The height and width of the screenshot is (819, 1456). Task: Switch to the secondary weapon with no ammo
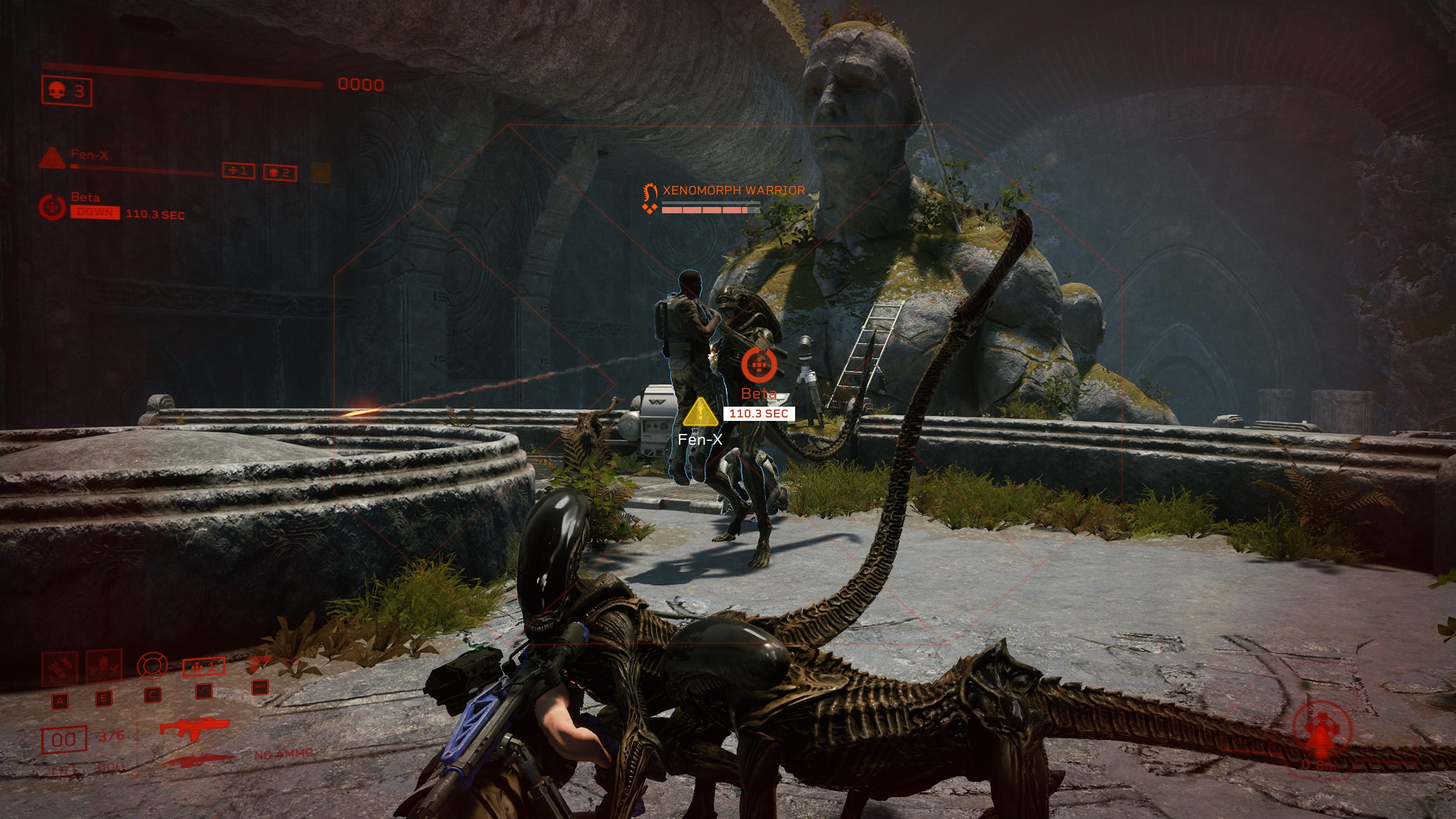198,758
